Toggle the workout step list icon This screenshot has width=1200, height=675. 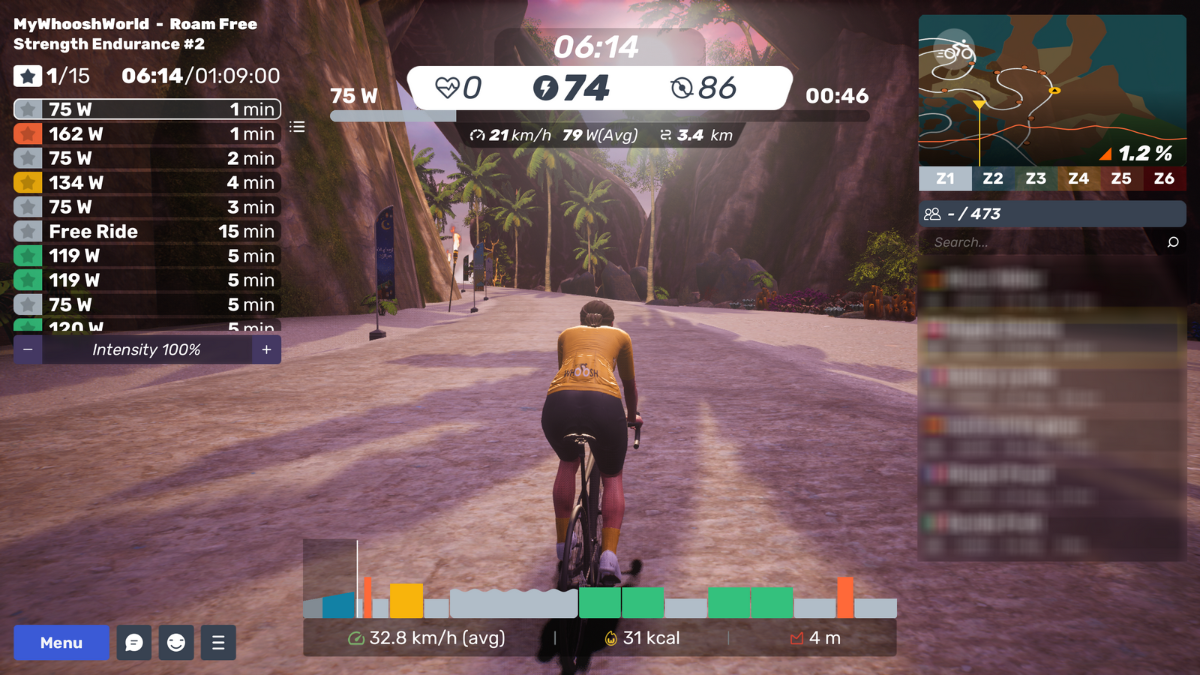point(297,127)
